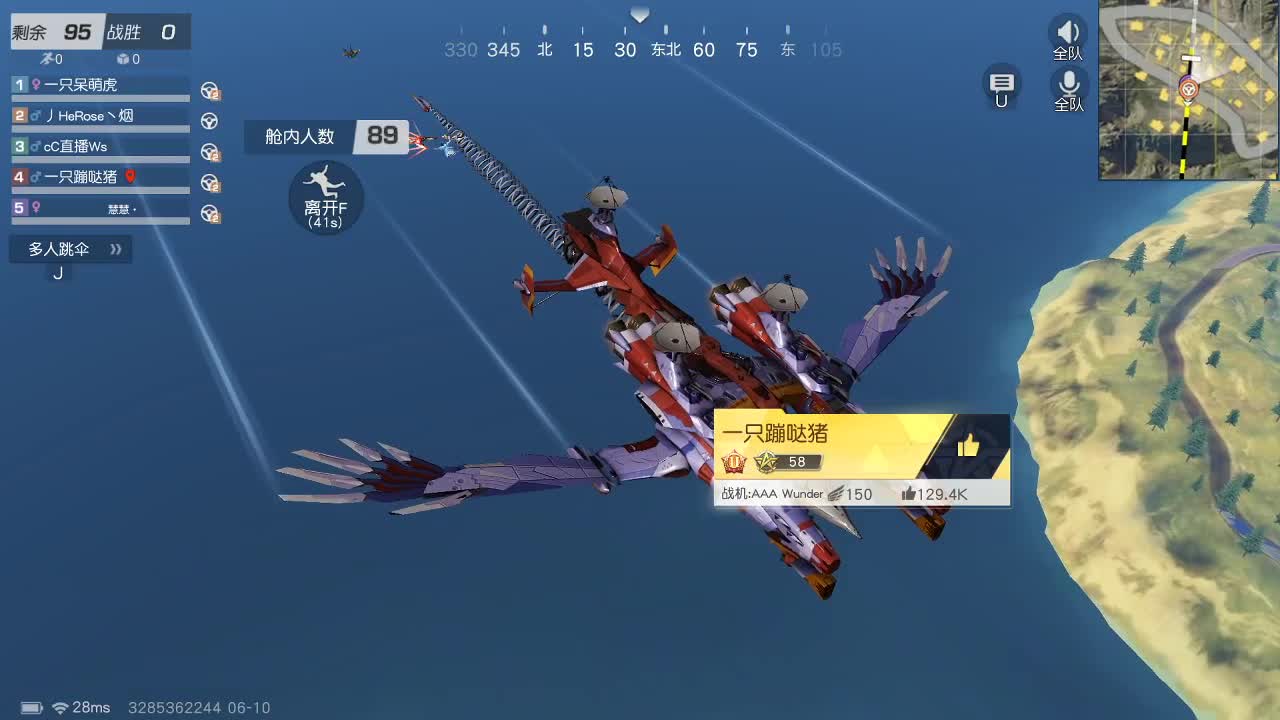Mute the team voice channel speaker
Viewport: 1280px width, 720px height.
click(x=1068, y=32)
